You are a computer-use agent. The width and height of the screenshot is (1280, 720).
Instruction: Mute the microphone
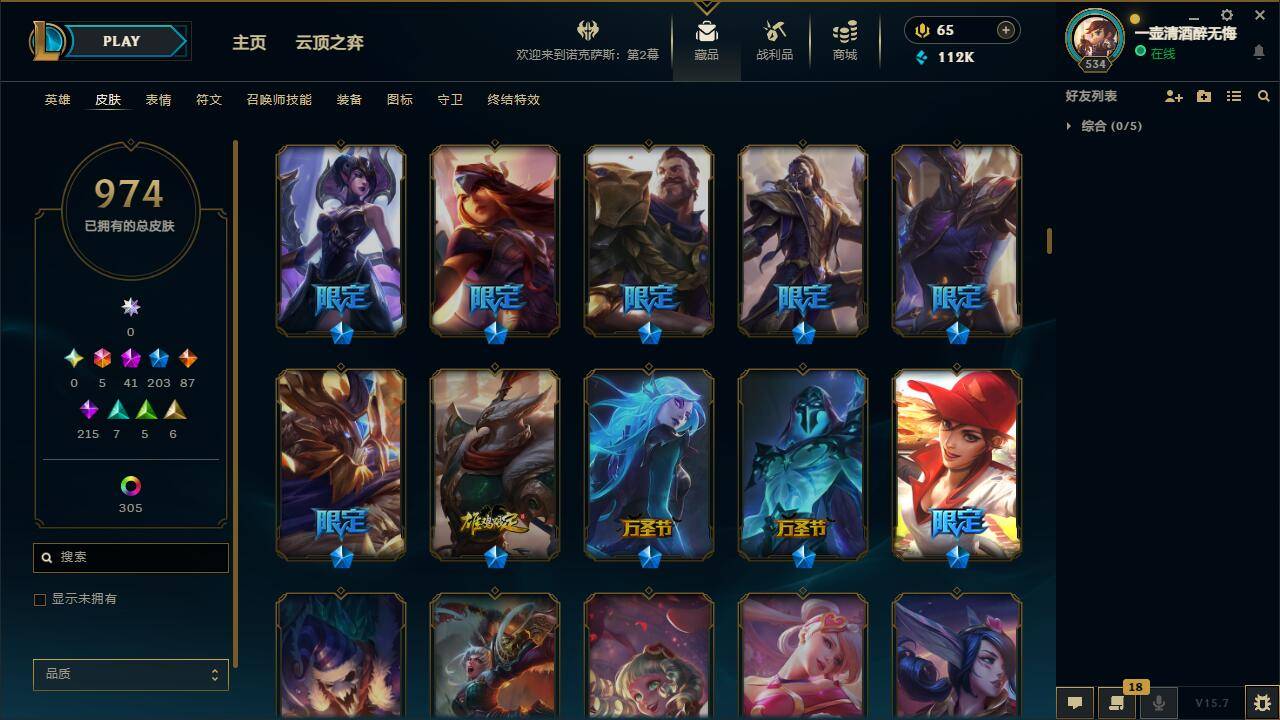pyautogui.click(x=1158, y=703)
